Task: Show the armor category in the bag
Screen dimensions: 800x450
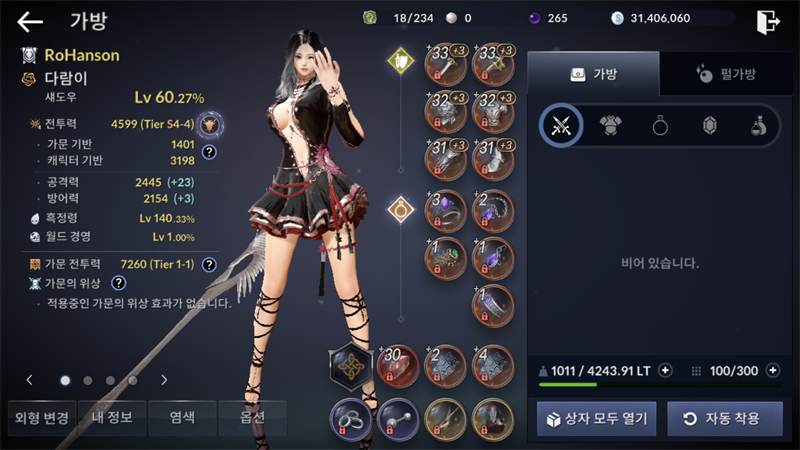Action: 611,125
